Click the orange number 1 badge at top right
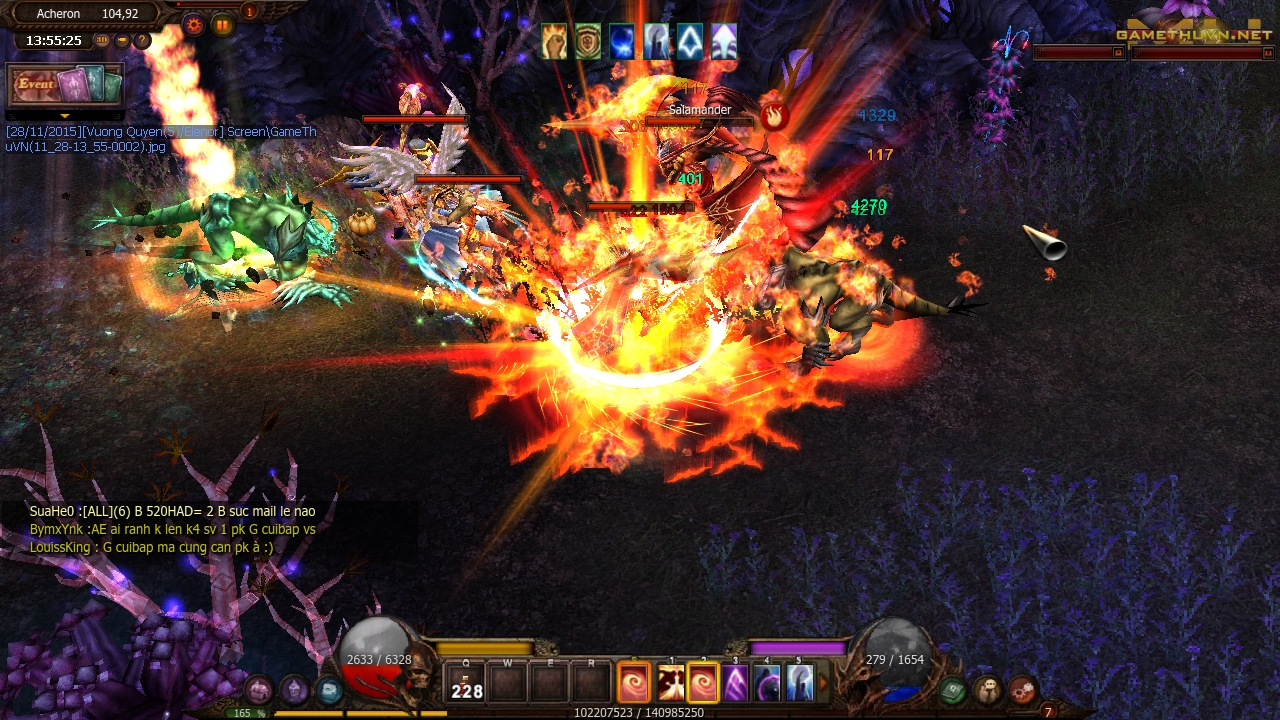This screenshot has width=1280, height=720. [248, 12]
